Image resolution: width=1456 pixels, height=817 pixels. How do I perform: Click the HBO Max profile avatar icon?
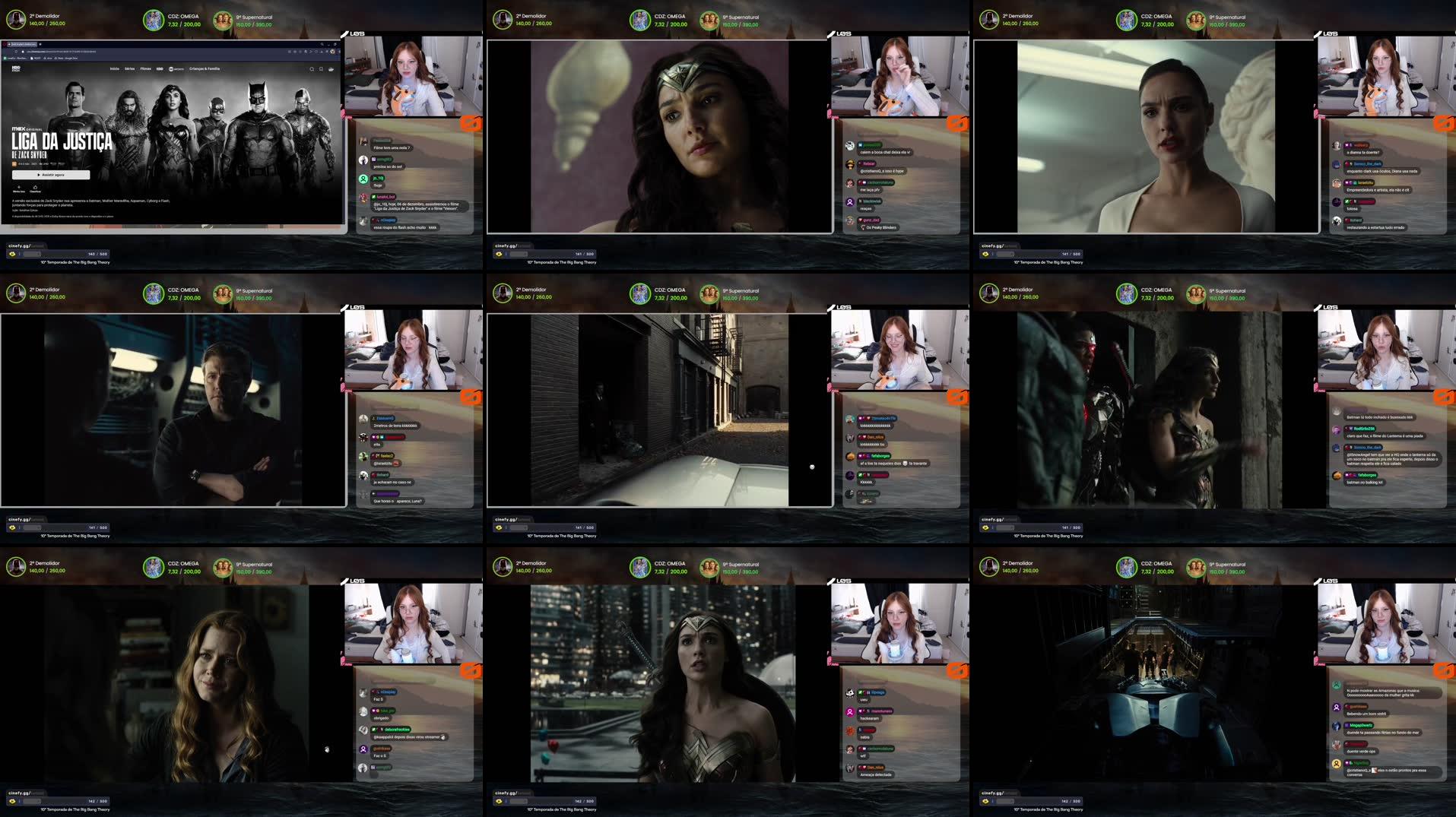[331, 69]
